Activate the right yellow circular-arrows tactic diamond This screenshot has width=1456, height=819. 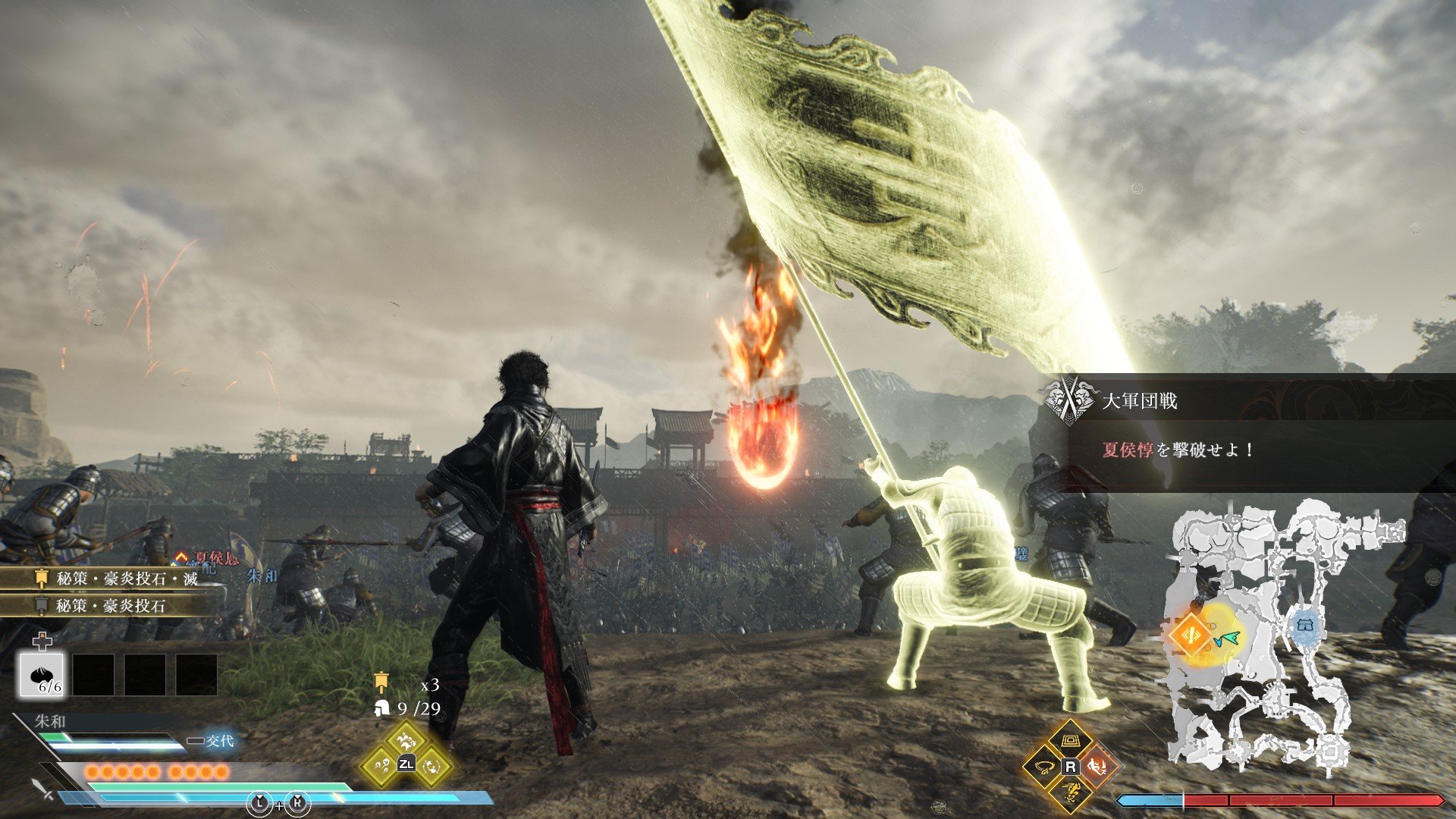coord(433,764)
